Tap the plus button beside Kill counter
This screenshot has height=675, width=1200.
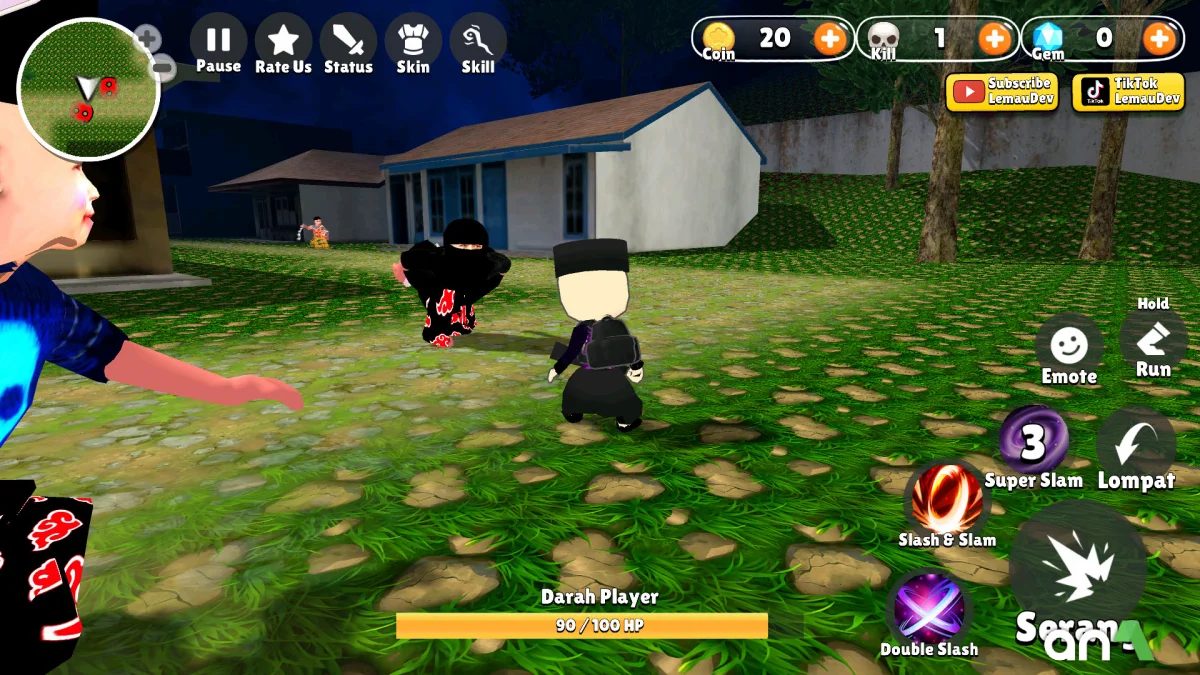pos(994,39)
